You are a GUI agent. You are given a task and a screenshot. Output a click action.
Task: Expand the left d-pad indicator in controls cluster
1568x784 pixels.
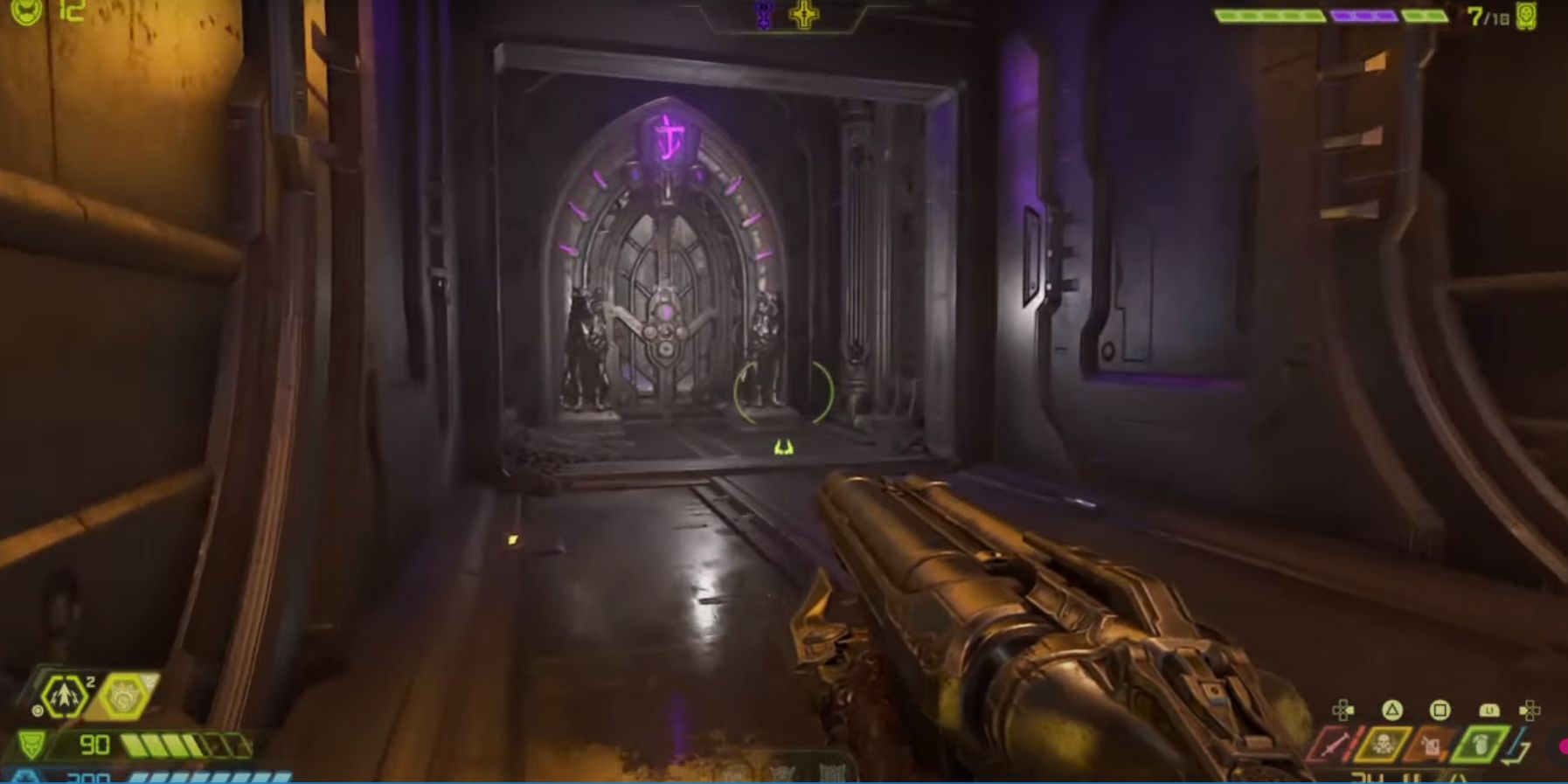[1342, 711]
